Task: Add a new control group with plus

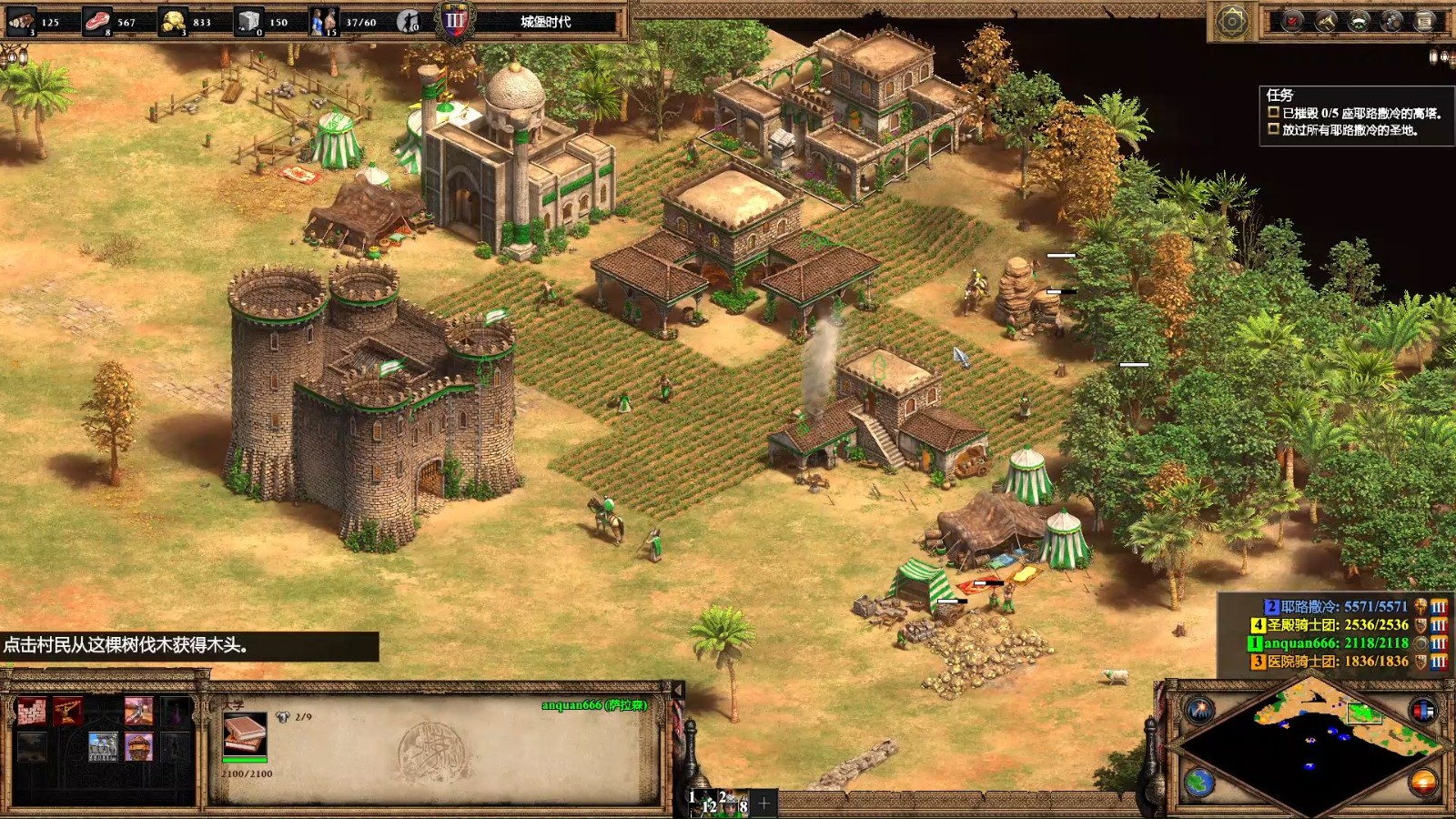Action: tap(764, 803)
